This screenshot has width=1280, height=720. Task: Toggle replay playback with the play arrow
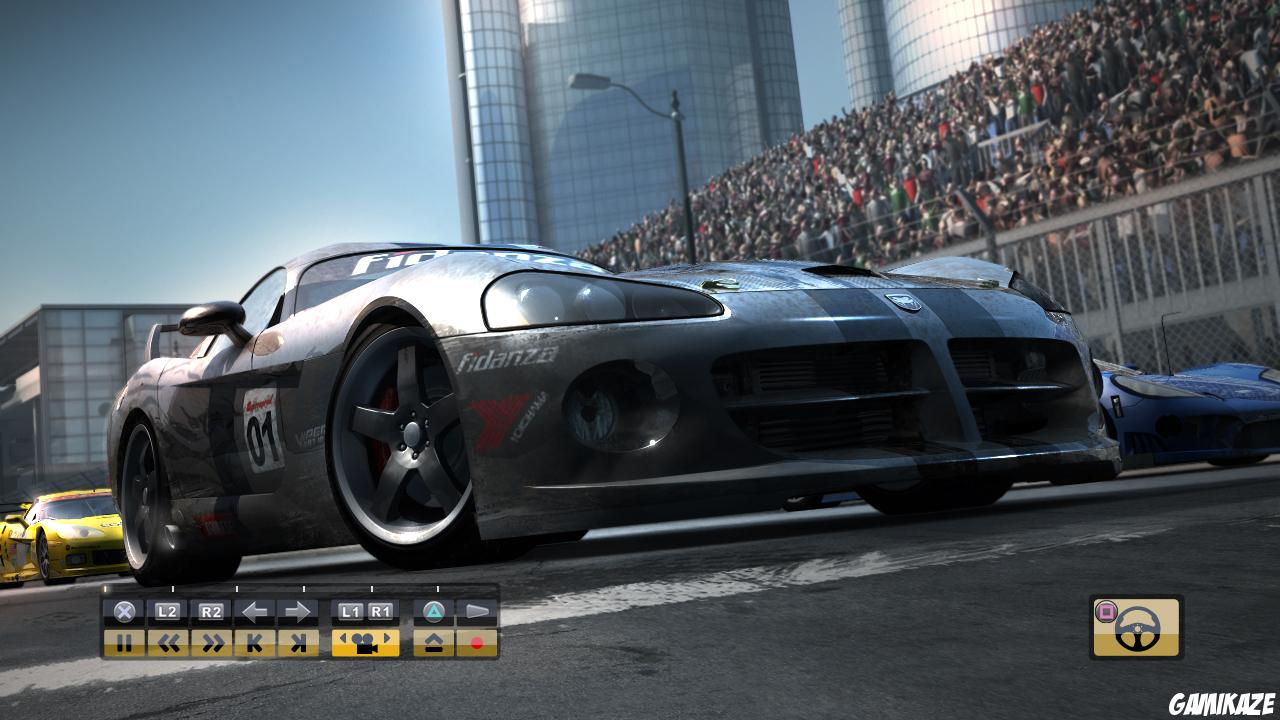[478, 610]
